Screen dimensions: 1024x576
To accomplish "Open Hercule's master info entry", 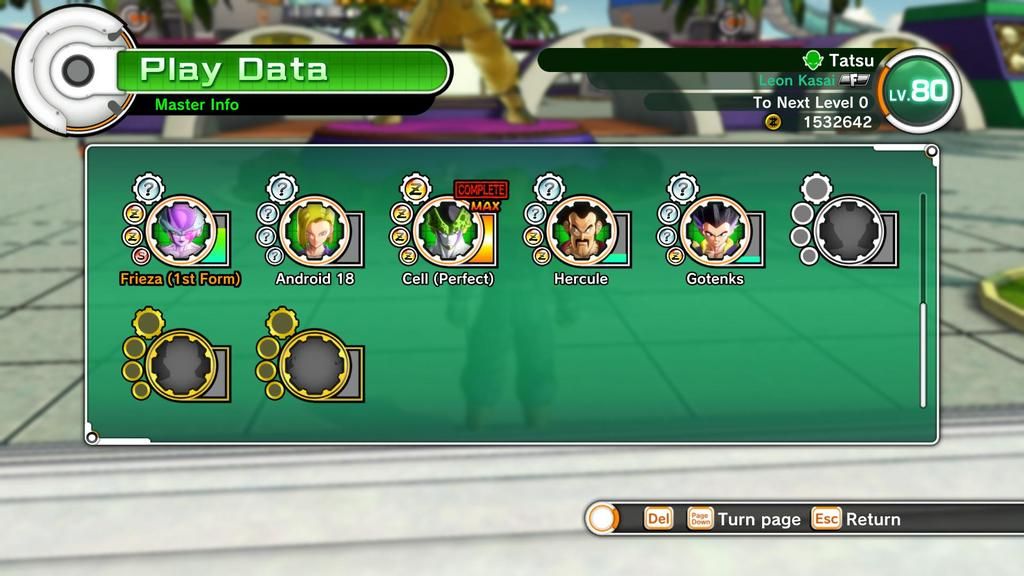I will point(581,230).
